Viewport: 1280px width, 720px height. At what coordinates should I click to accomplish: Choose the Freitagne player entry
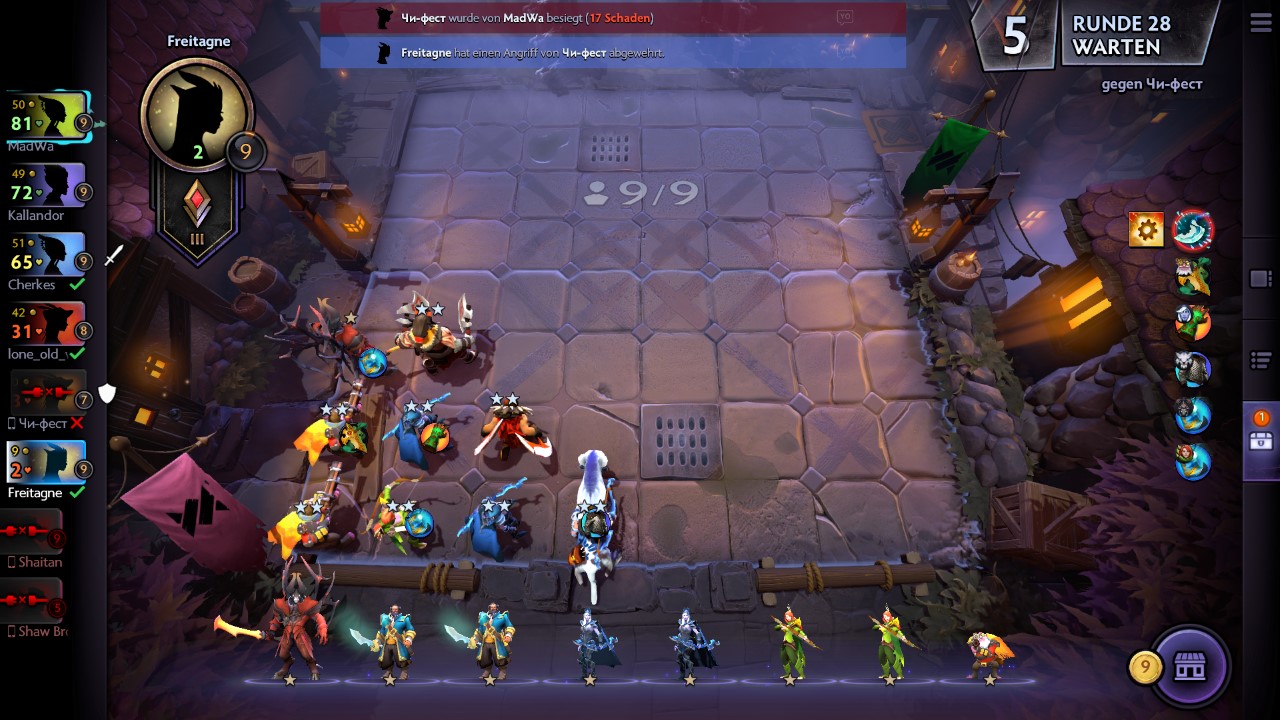[x=46, y=464]
